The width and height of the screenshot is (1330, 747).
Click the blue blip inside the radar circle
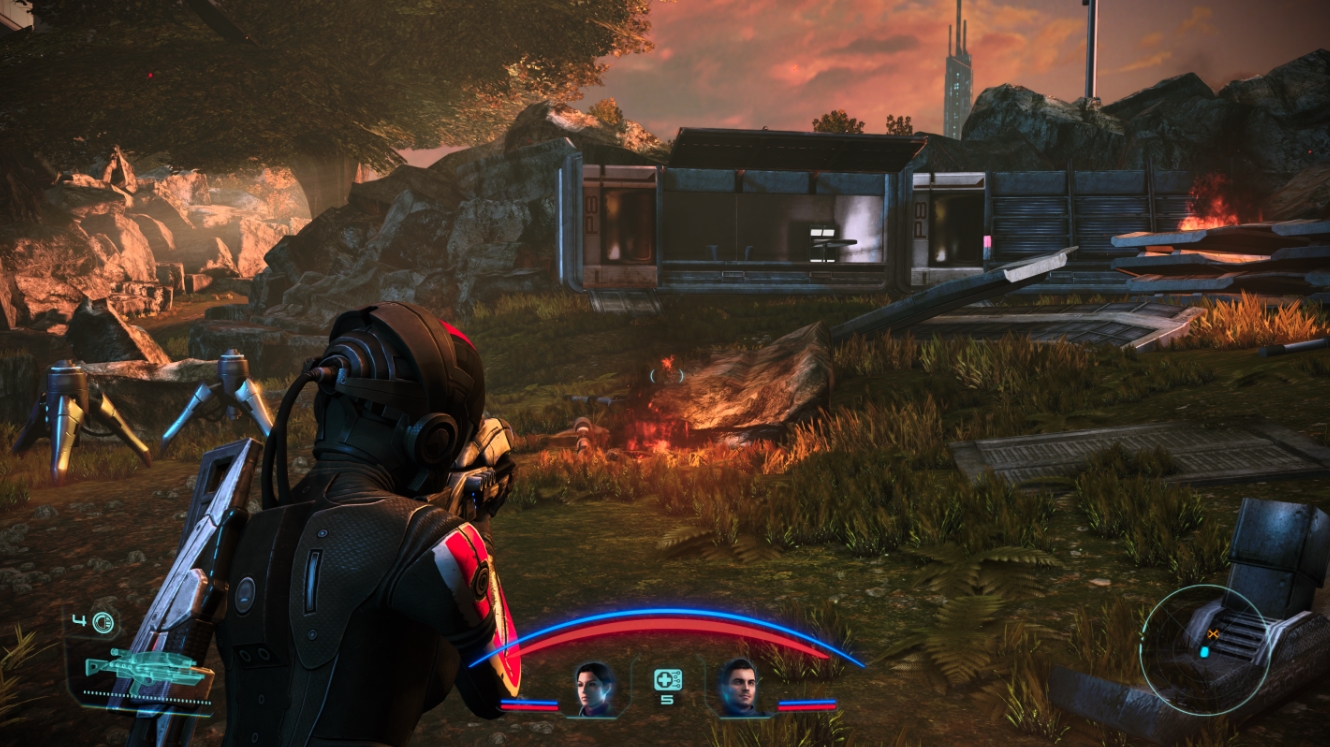1204,652
